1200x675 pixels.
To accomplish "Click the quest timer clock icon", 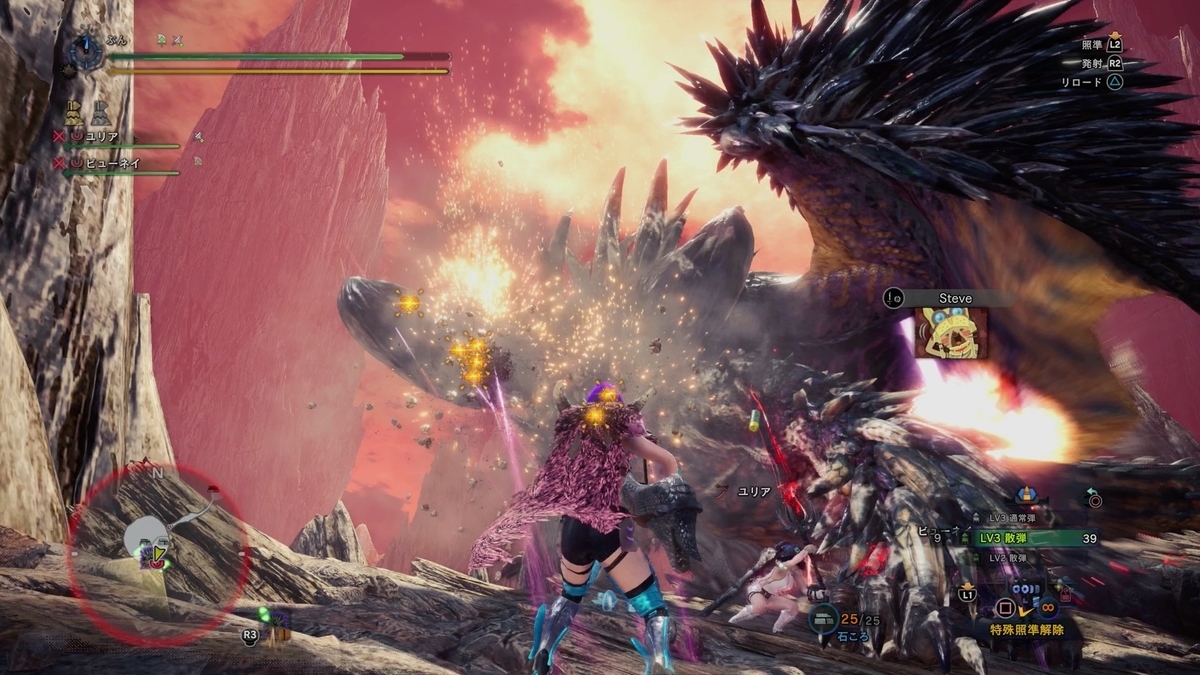I will (x=84, y=50).
